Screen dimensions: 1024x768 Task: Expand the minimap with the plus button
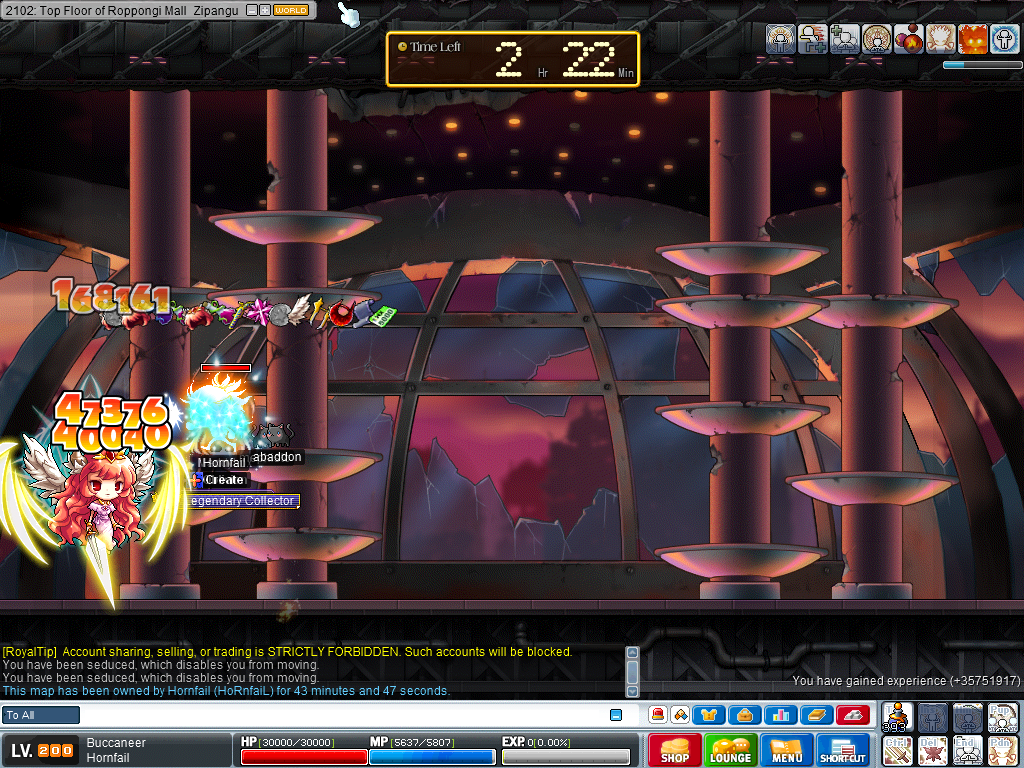[265, 10]
